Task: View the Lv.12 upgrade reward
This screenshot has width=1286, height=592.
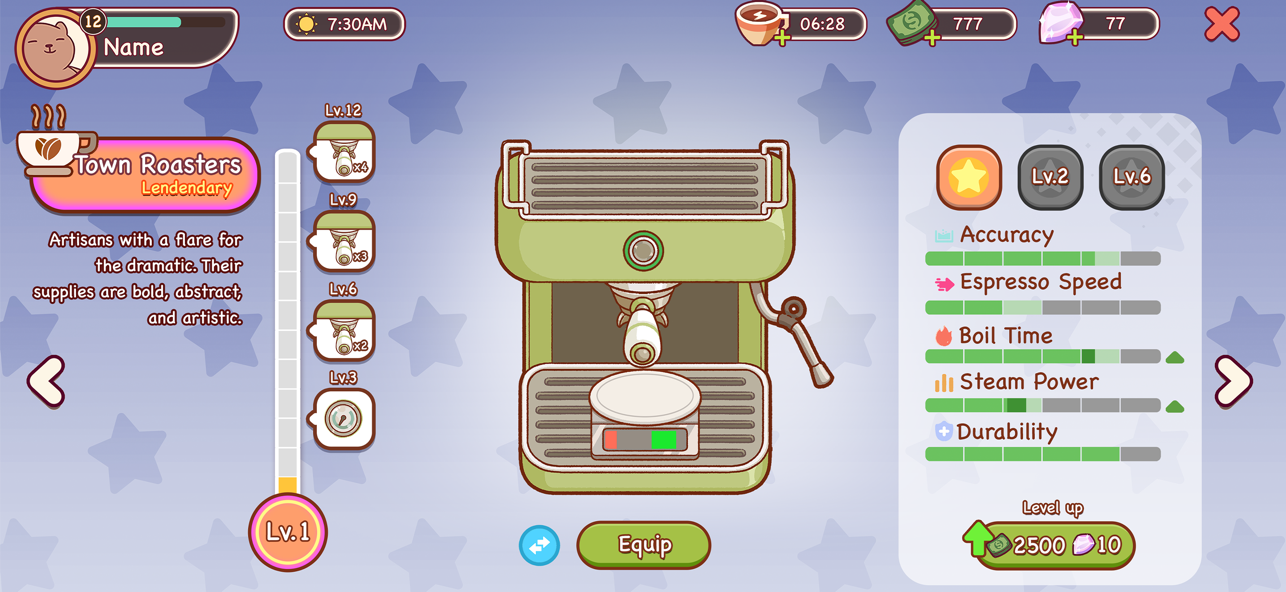Action: click(x=345, y=152)
